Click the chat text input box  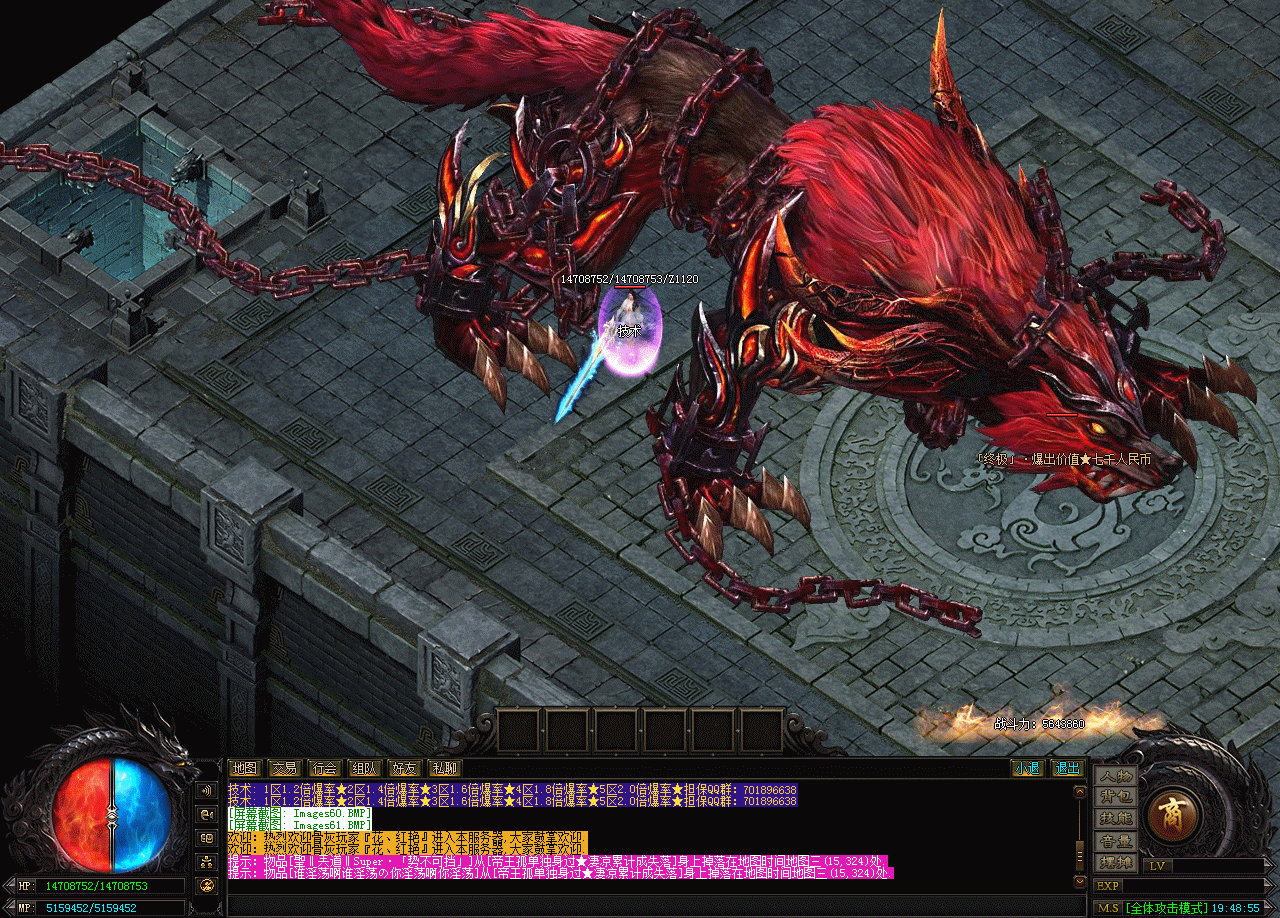[650, 906]
